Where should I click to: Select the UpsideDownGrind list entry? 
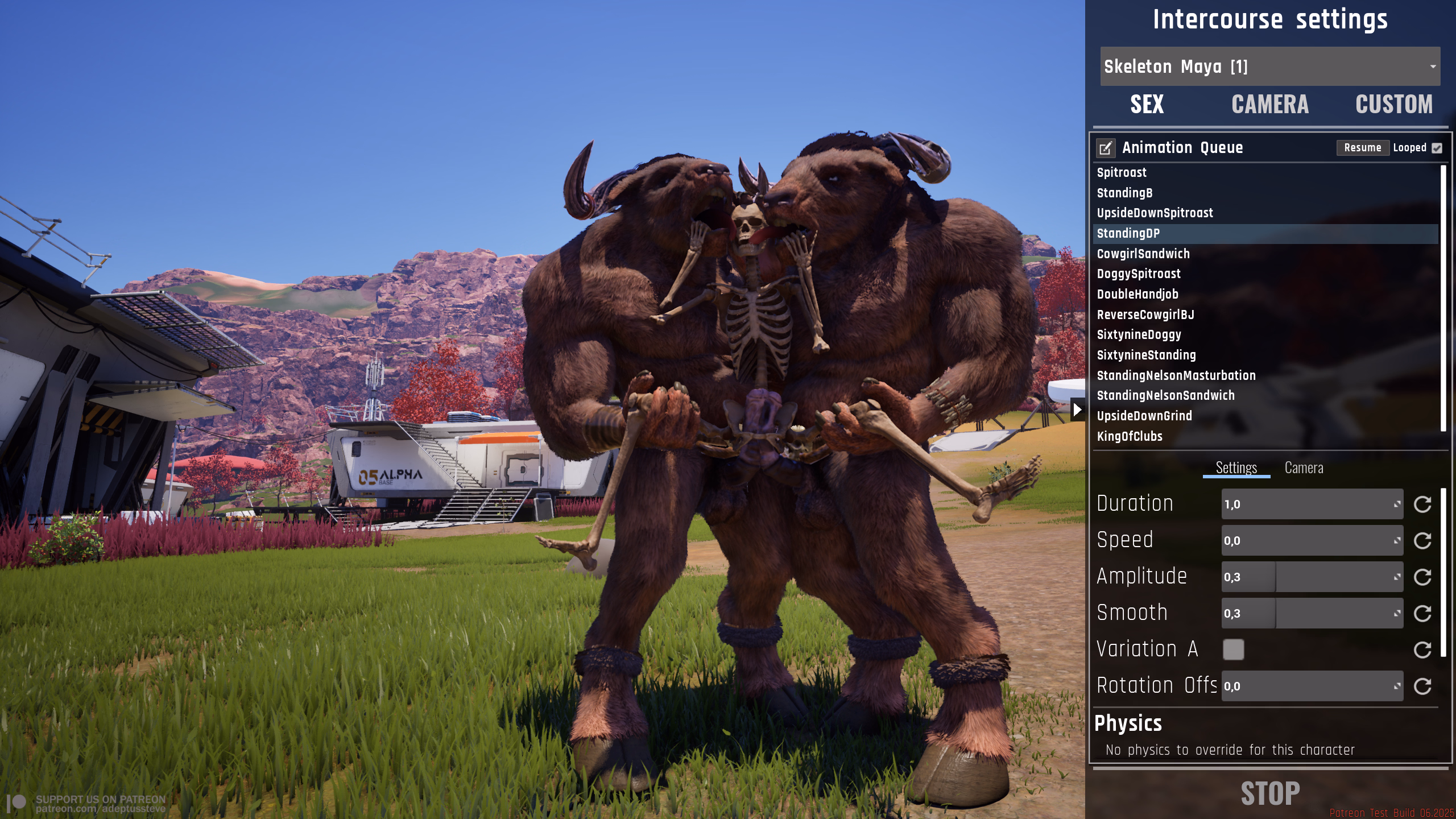1144,416
